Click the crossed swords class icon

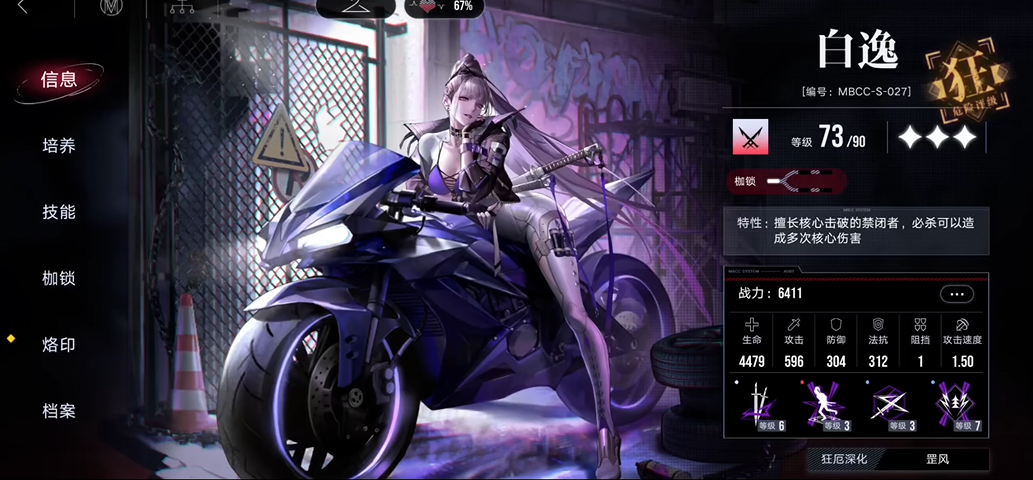pos(749,137)
